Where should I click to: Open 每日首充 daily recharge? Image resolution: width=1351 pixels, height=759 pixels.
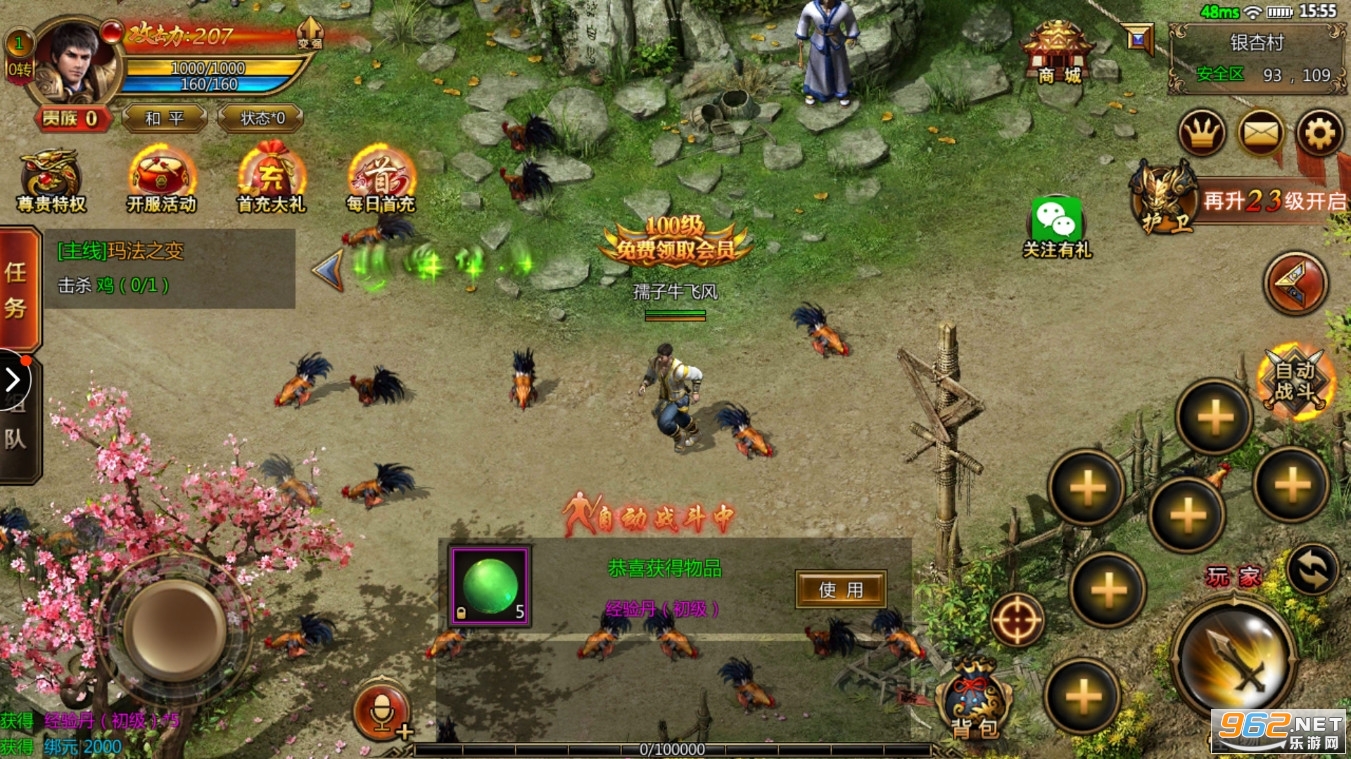[x=380, y=181]
